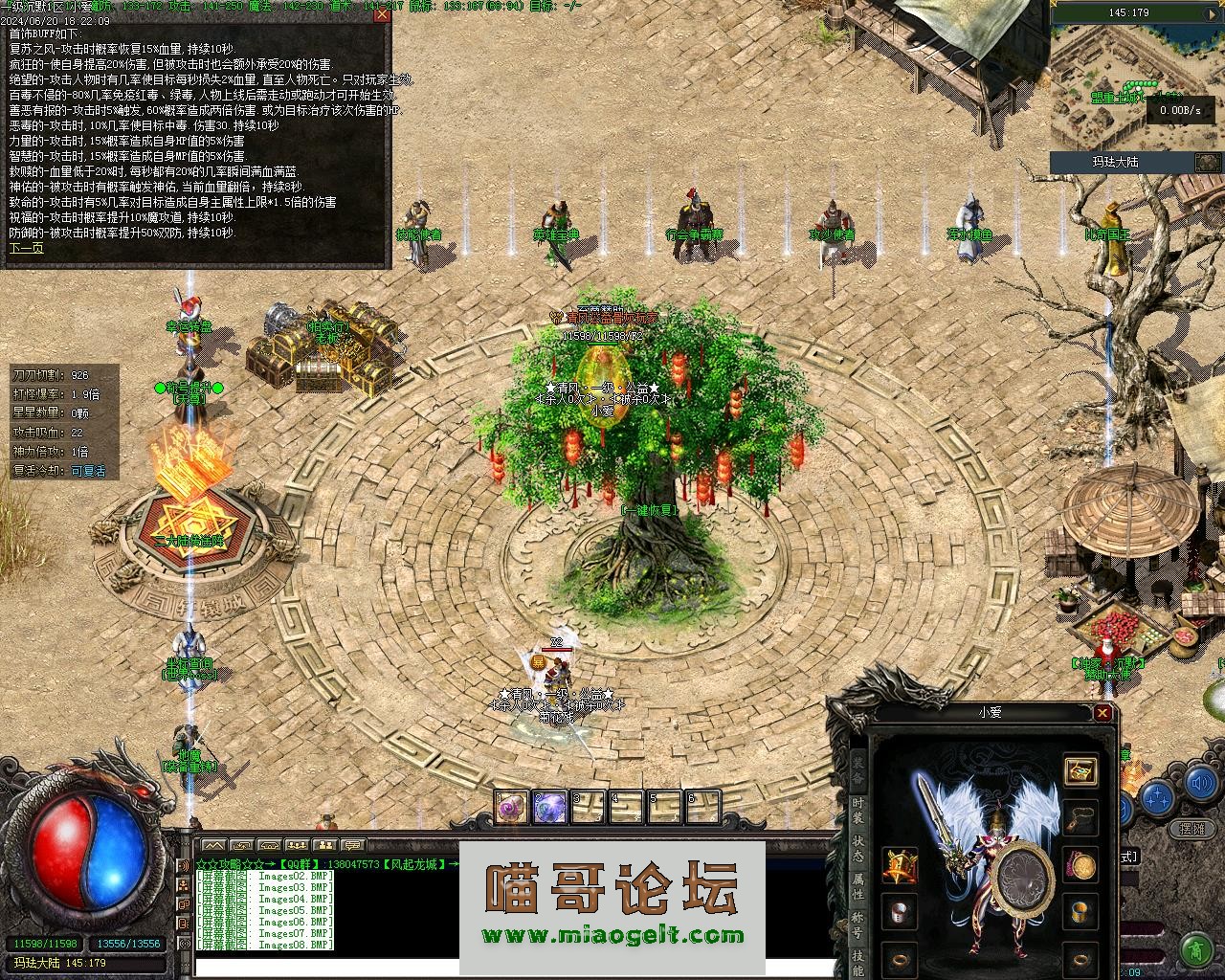Click the 可复活 revive cooldown link
Image resolution: width=1225 pixels, height=980 pixels.
click(x=88, y=471)
